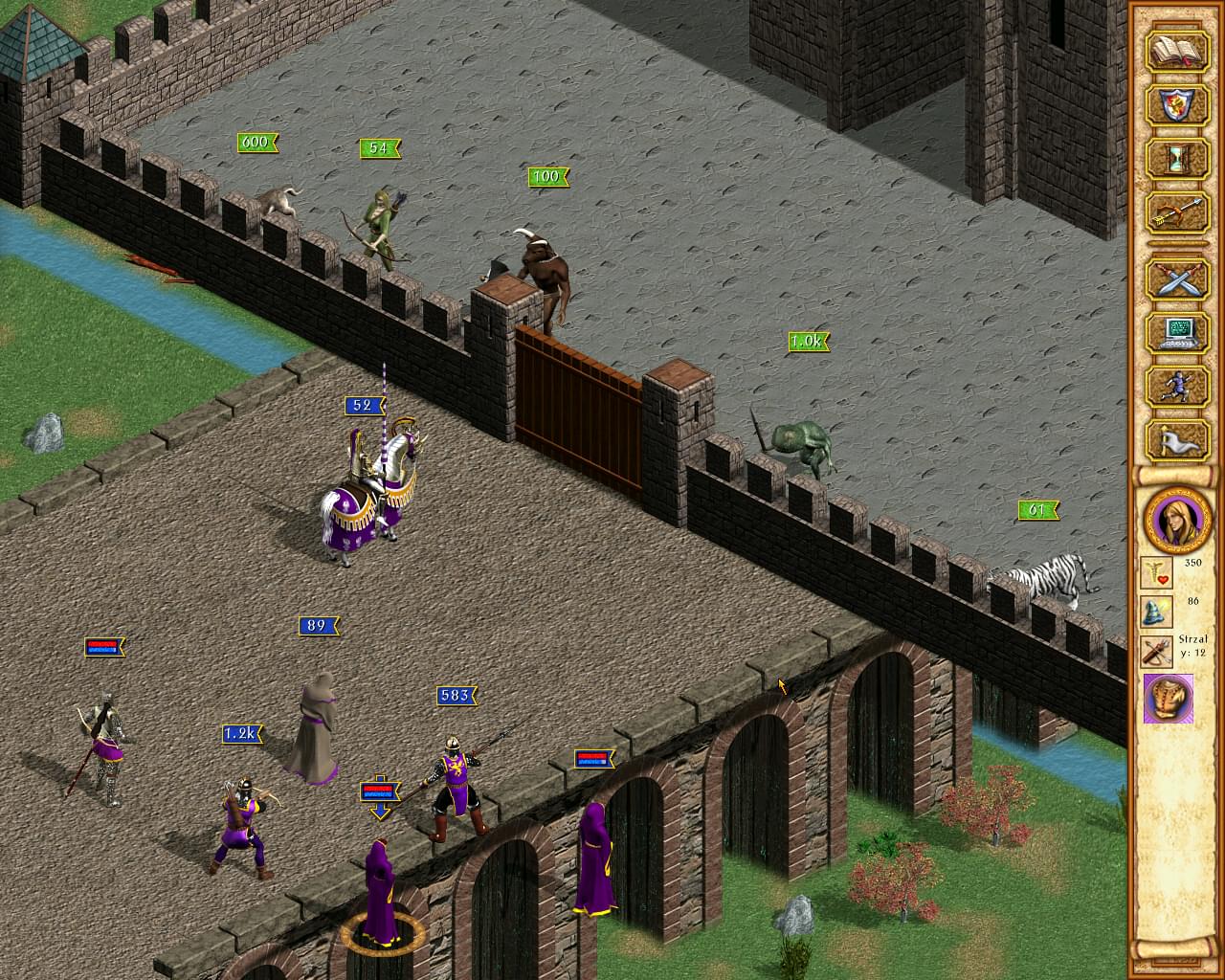Open the spellbook to cast a spell
This screenshot has width=1225, height=980.
(1175, 50)
